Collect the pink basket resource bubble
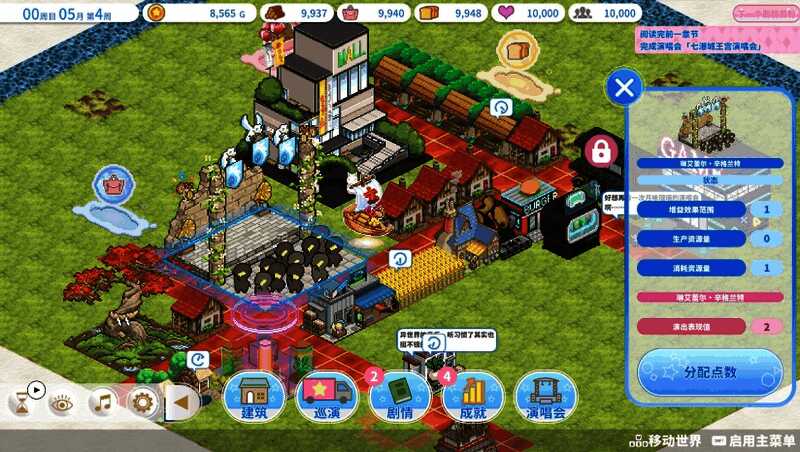Image resolution: width=800 pixels, height=452 pixels. coord(114,184)
